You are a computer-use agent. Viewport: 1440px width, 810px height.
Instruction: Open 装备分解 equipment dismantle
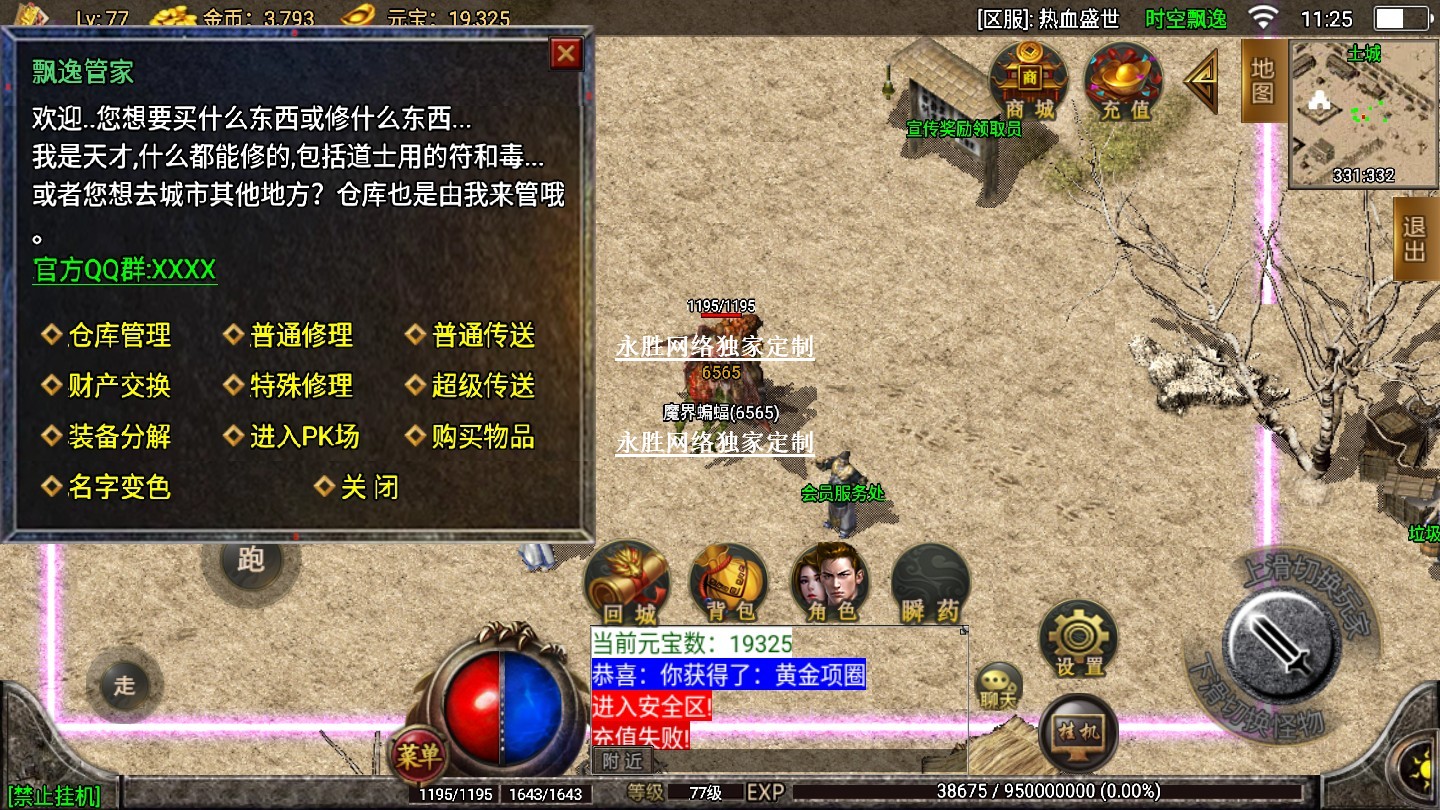point(119,437)
